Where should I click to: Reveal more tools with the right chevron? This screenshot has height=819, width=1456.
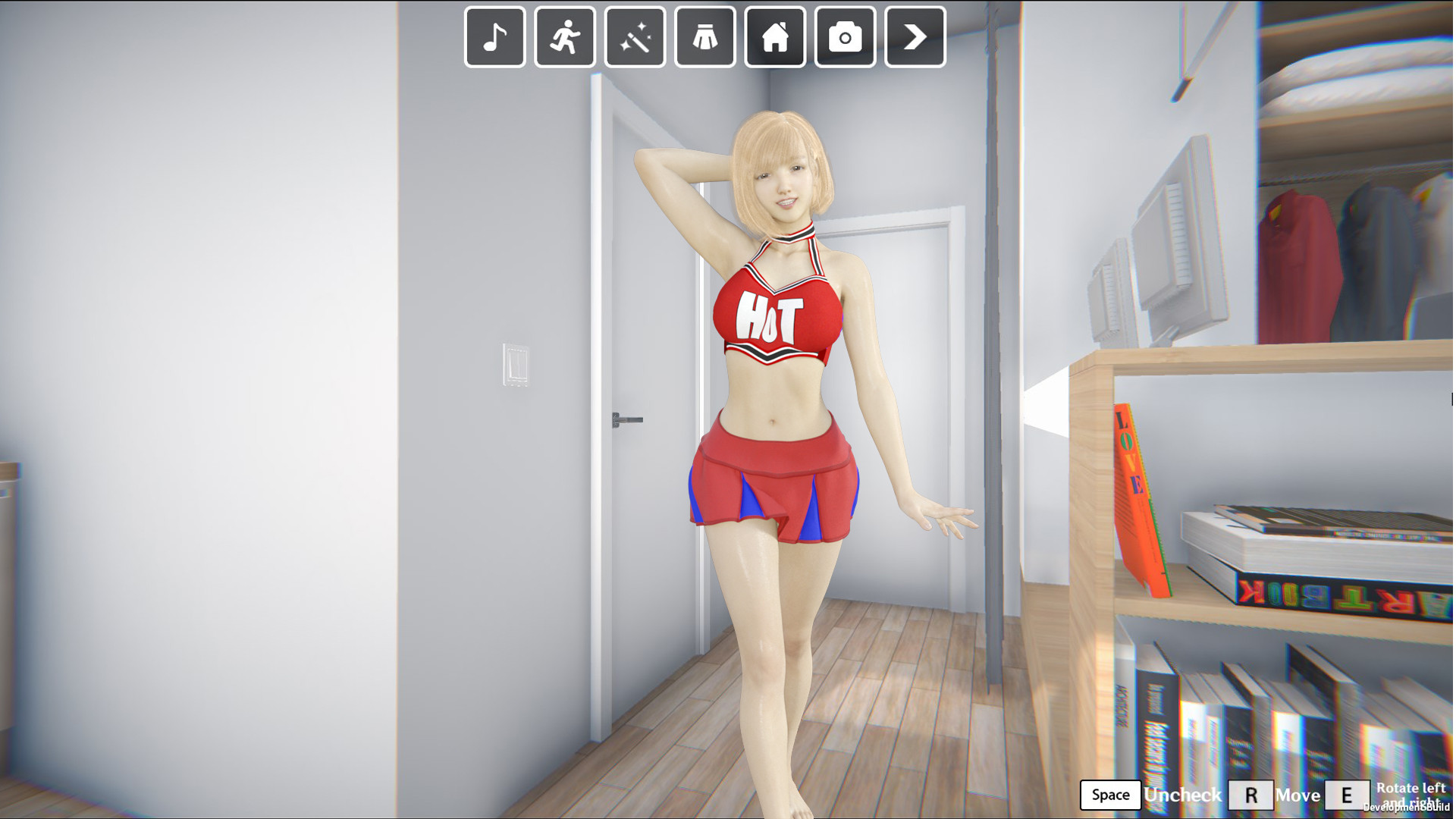point(915,36)
